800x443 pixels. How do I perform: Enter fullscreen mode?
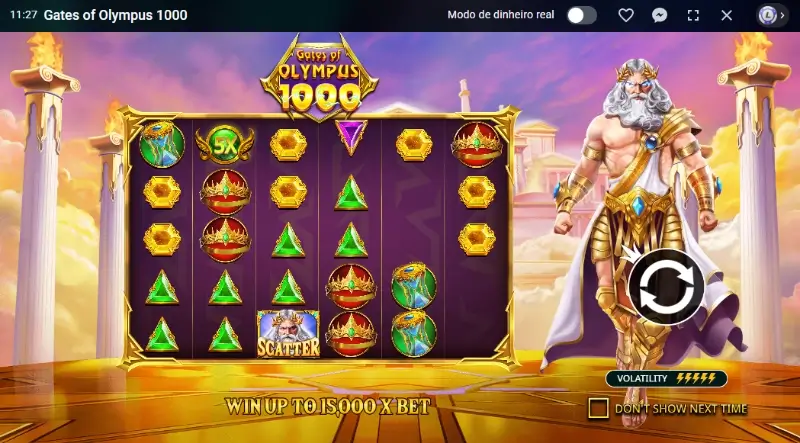click(x=693, y=15)
